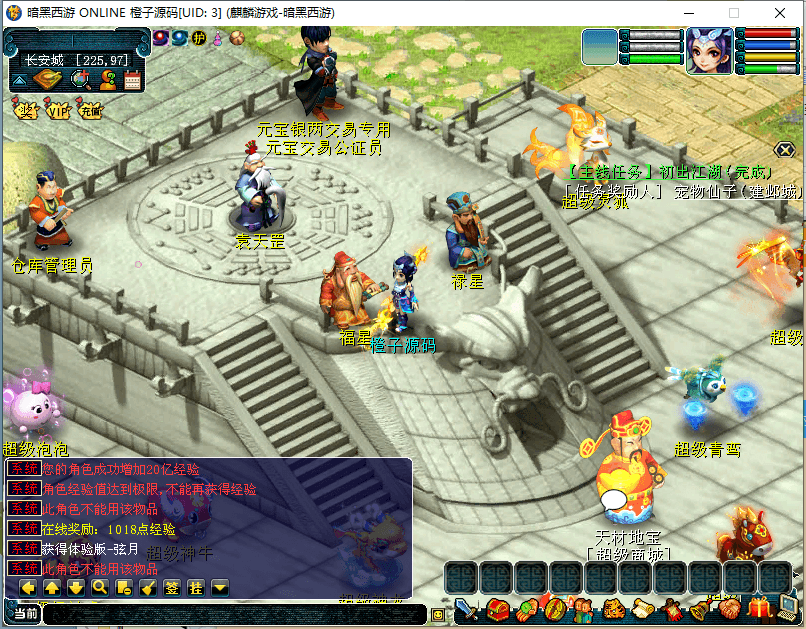Open the attack sword icon in bottom bar
The image size is (806, 629).
tap(466, 609)
